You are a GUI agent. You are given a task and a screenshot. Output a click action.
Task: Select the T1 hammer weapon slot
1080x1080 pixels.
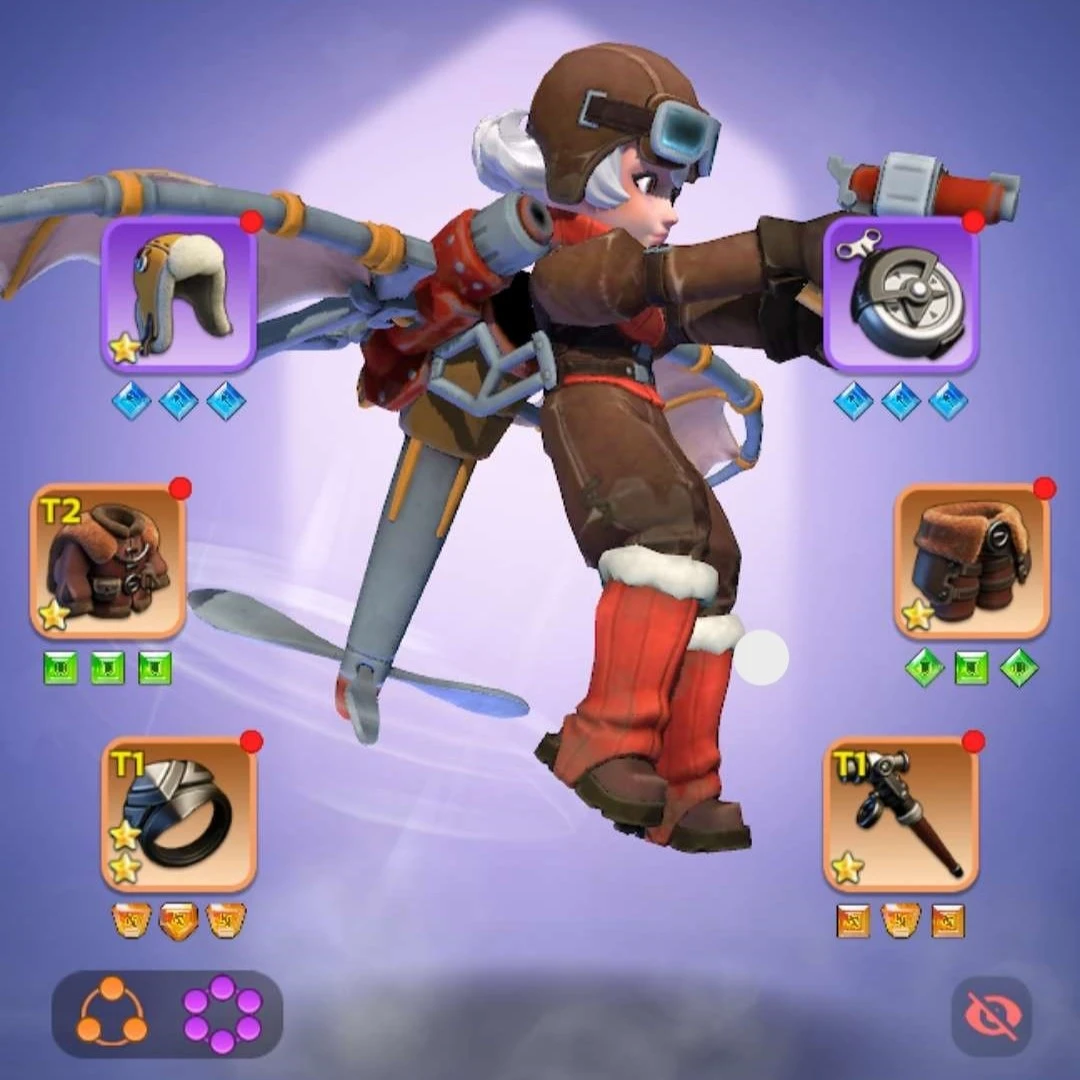[900, 814]
